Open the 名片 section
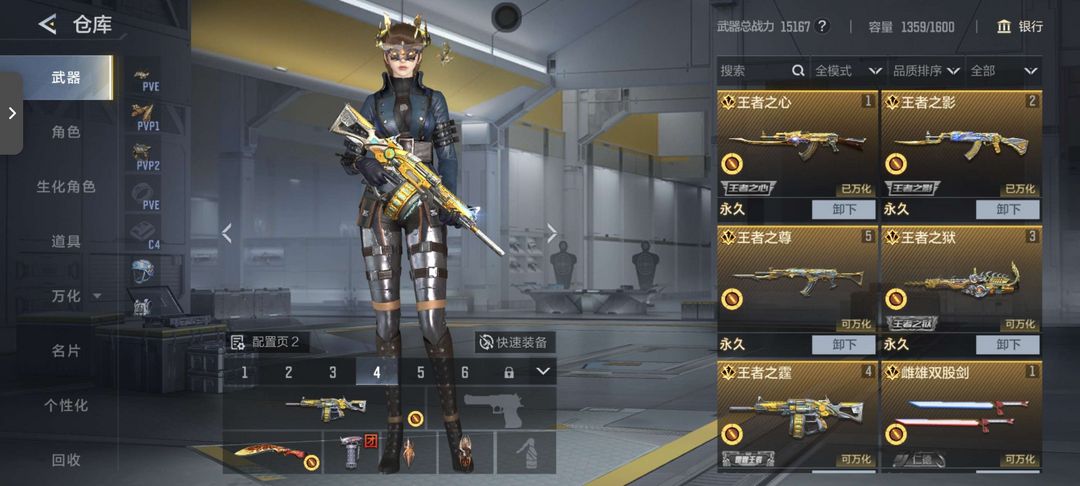This screenshot has height=486, width=1080. point(66,351)
